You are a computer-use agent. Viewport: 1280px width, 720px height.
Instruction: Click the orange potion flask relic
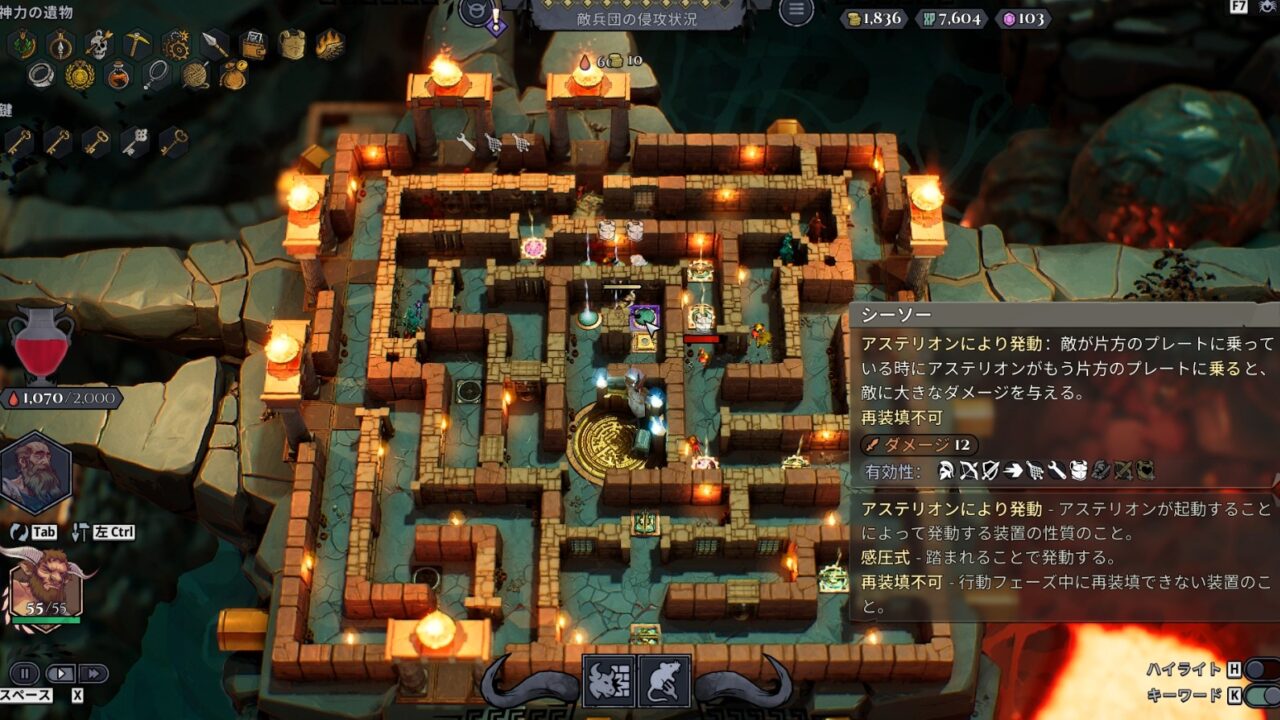point(118,75)
